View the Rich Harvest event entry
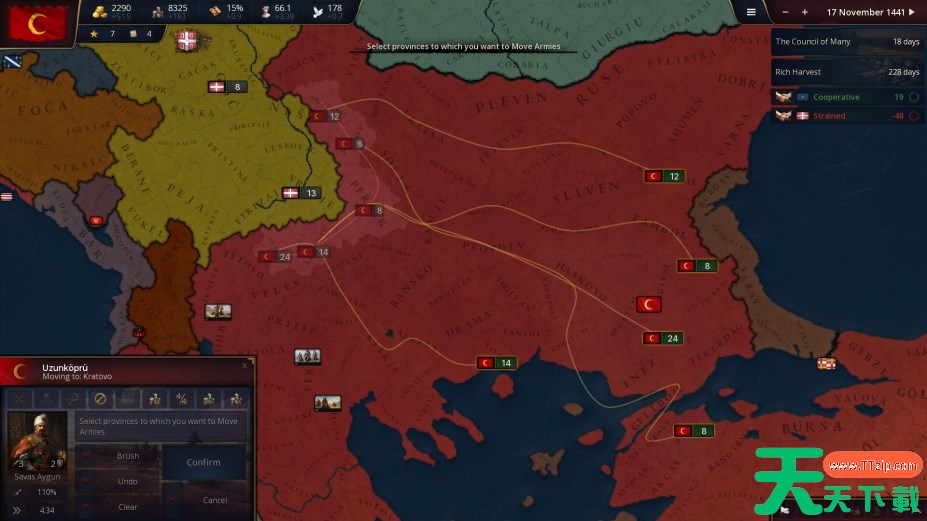 coord(848,71)
